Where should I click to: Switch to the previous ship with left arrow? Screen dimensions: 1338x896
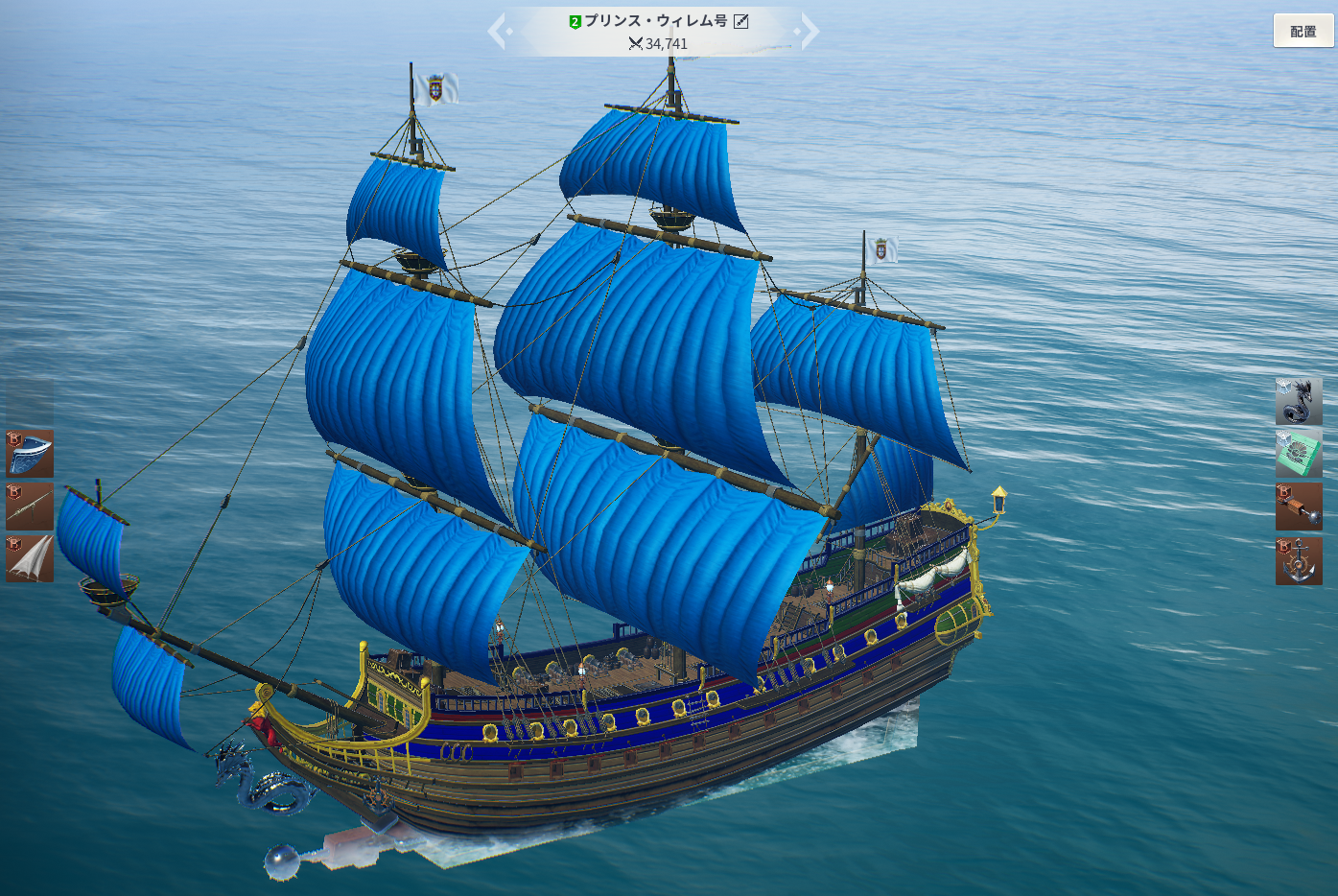click(x=498, y=31)
